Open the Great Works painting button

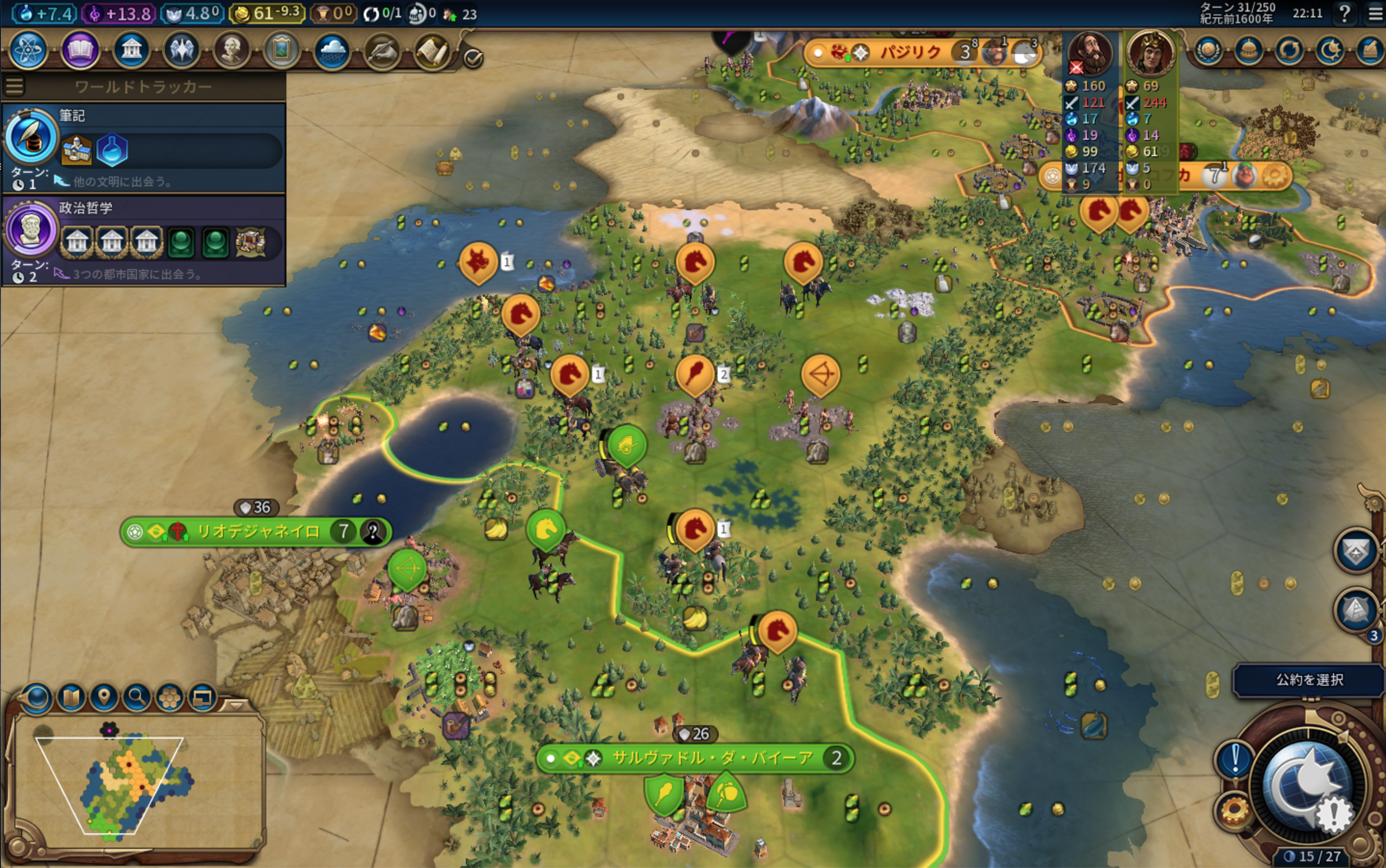tap(281, 51)
